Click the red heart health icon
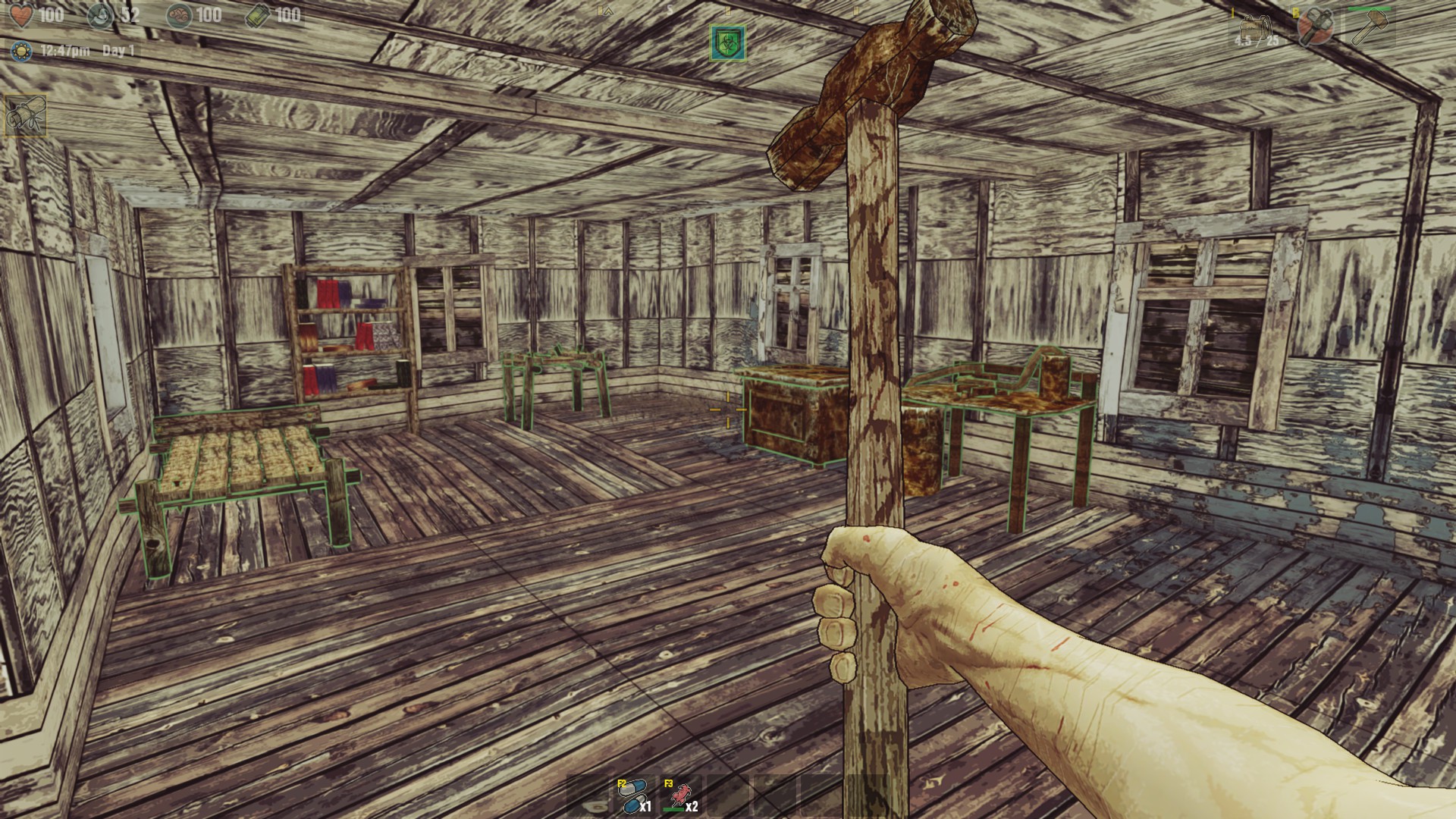1456x819 pixels. click(21, 14)
